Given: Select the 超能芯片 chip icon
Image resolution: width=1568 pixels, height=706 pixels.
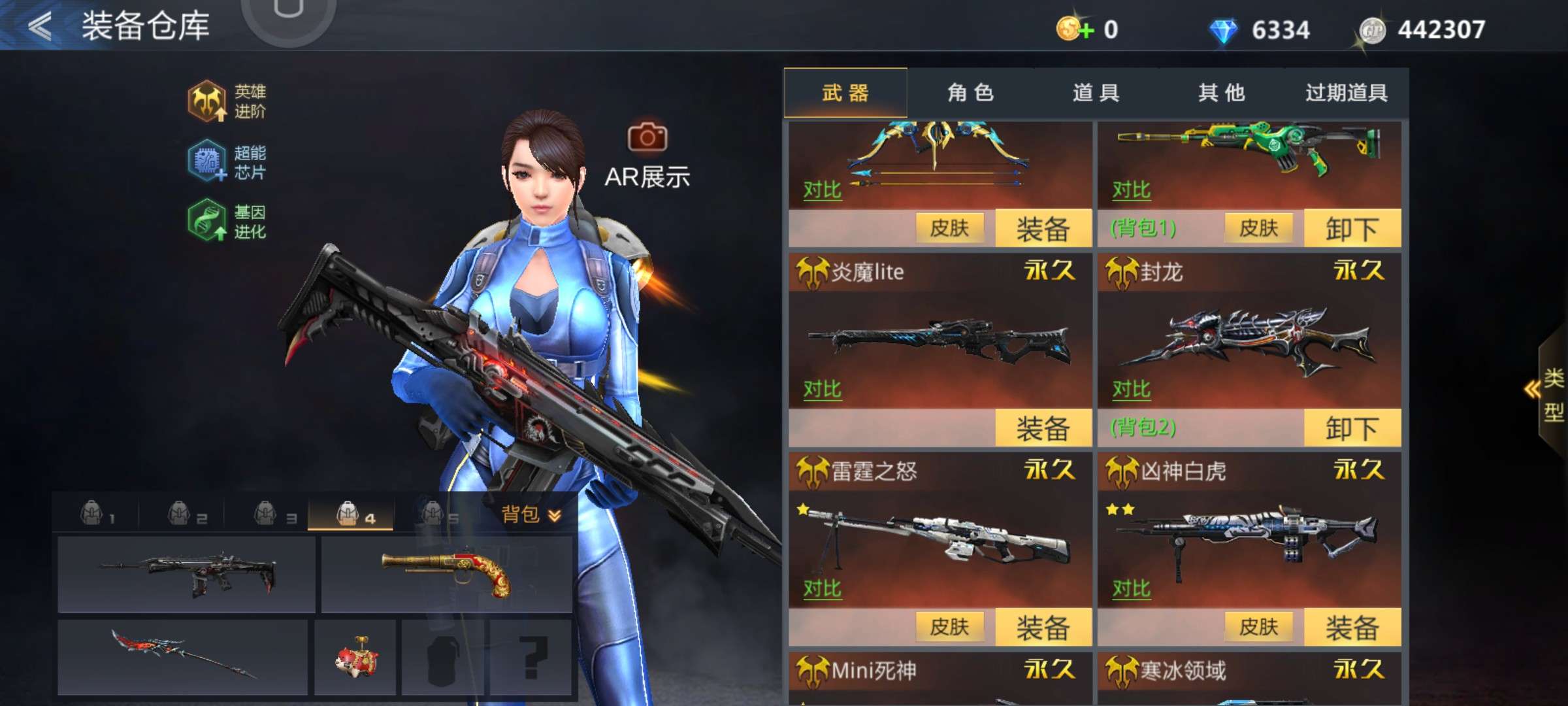Looking at the screenshot, I should [x=206, y=160].
